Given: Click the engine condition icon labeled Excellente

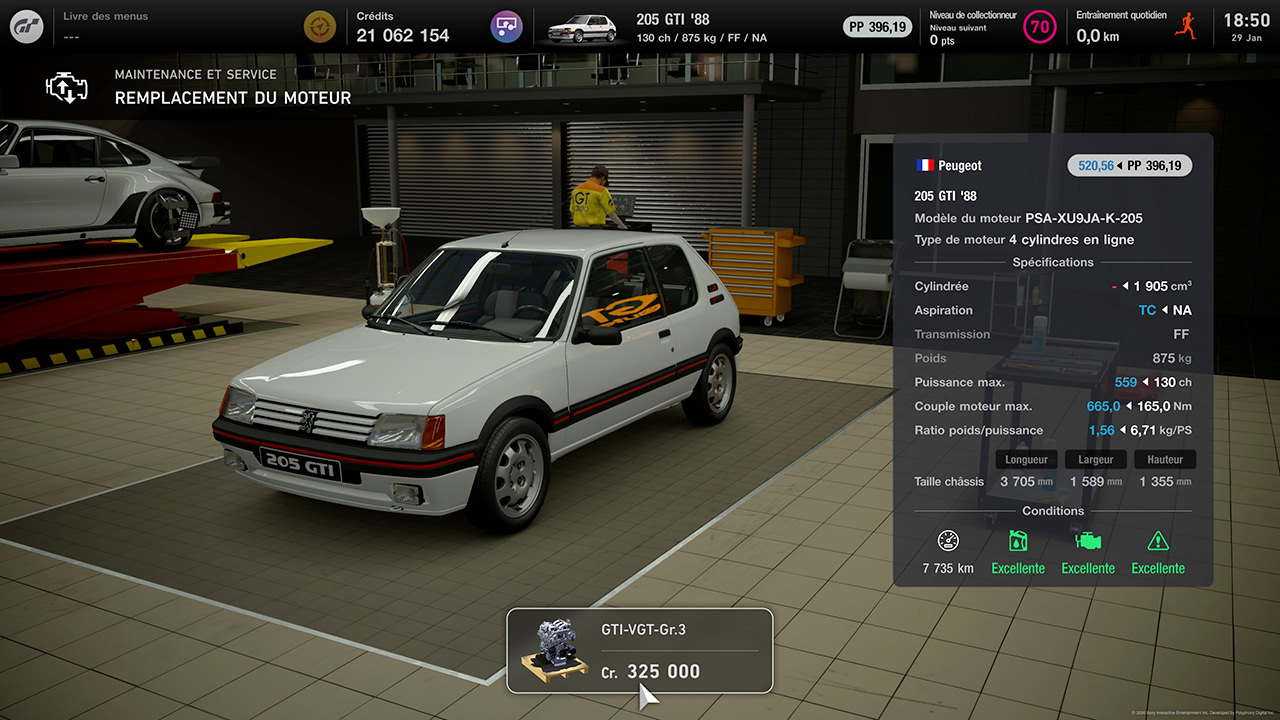Looking at the screenshot, I should (1088, 541).
